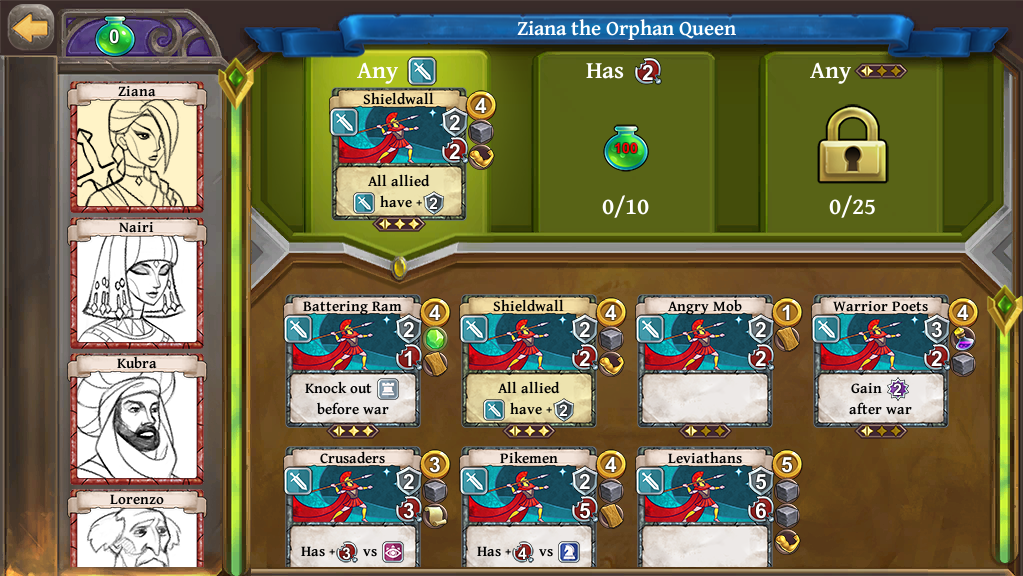Select the Battering Ram card
The height and width of the screenshot is (576, 1023).
click(352, 361)
